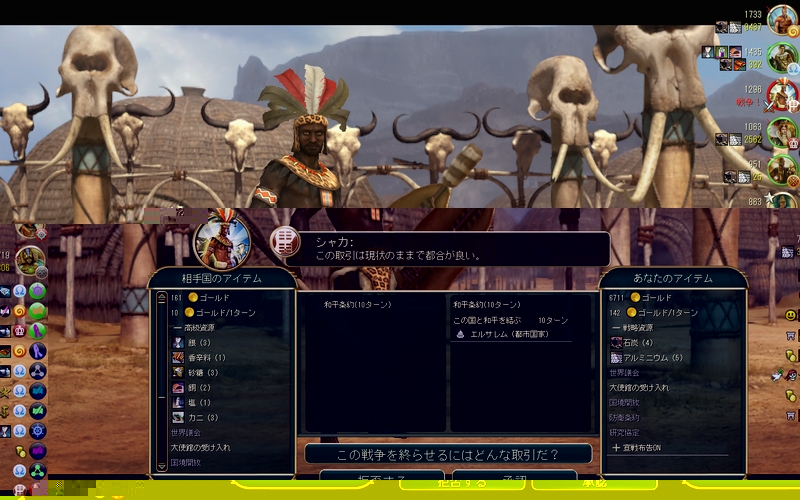Choose 香辛料 (1) in Shaka's list
800x500 pixels.
(x=198, y=357)
